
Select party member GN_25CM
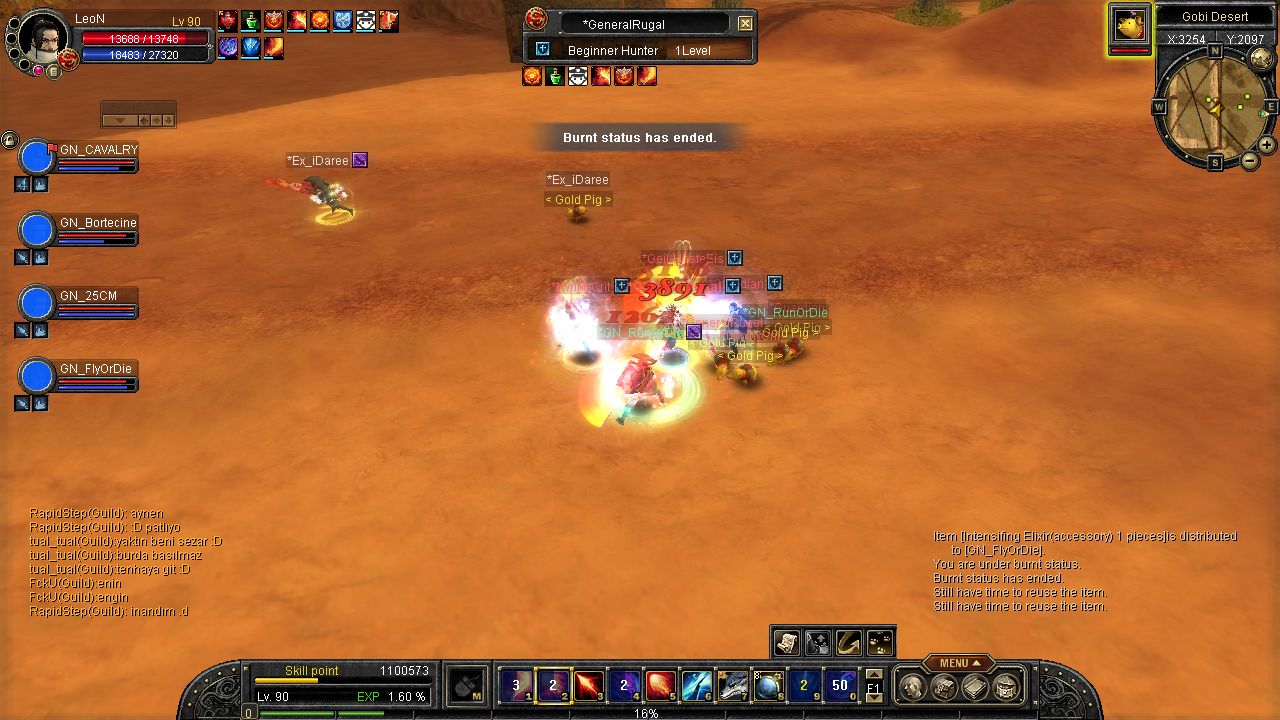tap(37, 304)
